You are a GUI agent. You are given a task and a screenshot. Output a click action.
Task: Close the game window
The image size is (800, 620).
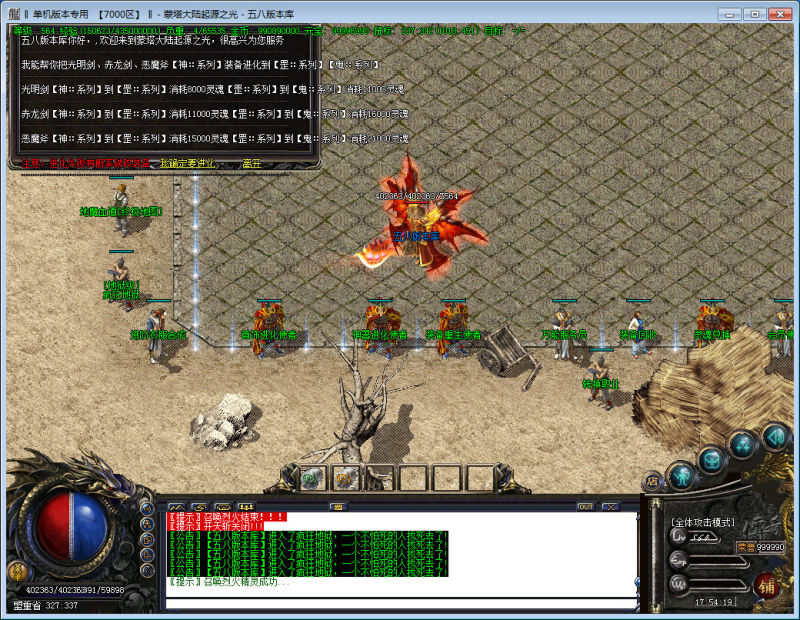click(780, 14)
